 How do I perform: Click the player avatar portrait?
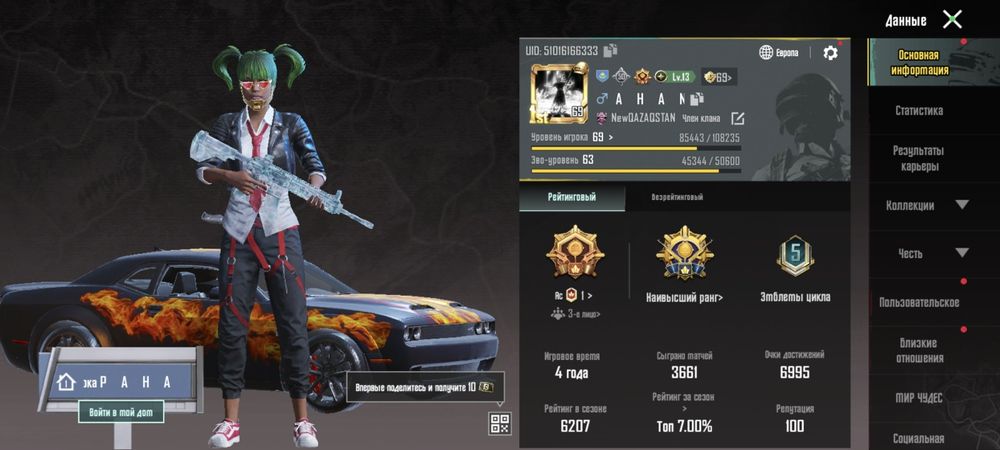pos(558,93)
